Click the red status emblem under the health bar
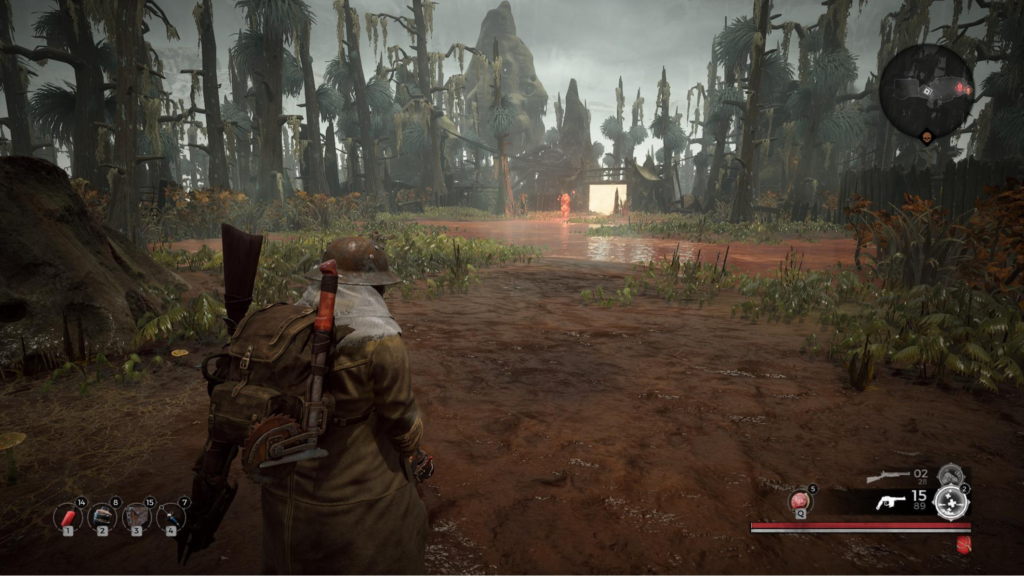The height and width of the screenshot is (576, 1024). click(964, 545)
